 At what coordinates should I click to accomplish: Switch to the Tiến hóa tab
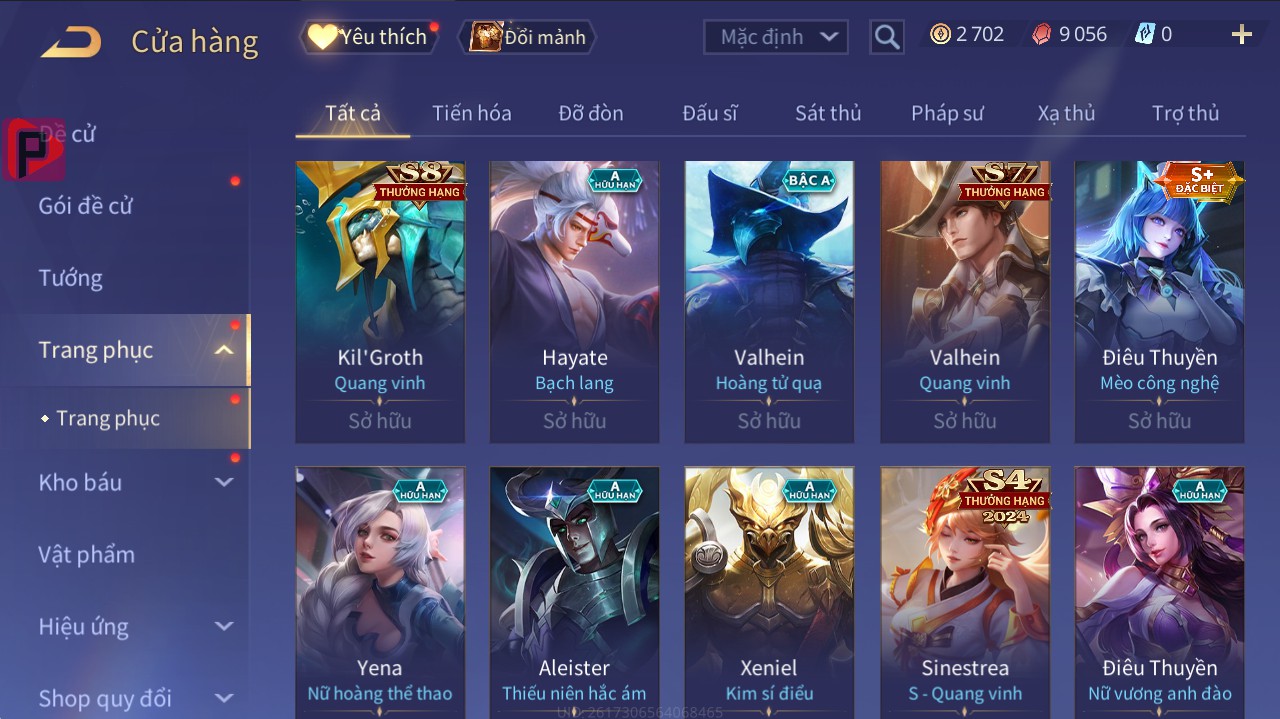click(x=471, y=113)
